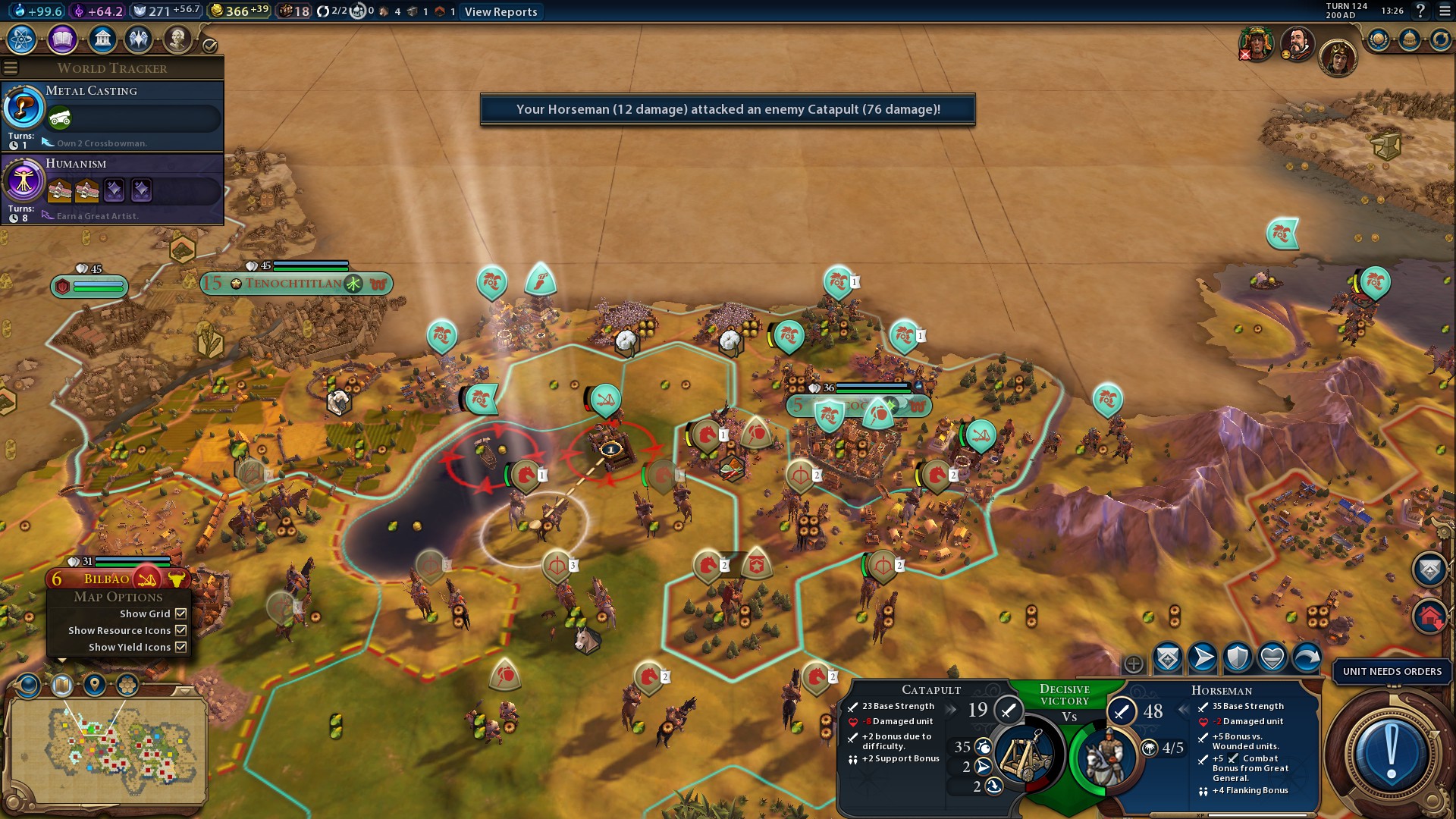
Task: Open the religion winged icon
Action: pyautogui.click(x=139, y=39)
